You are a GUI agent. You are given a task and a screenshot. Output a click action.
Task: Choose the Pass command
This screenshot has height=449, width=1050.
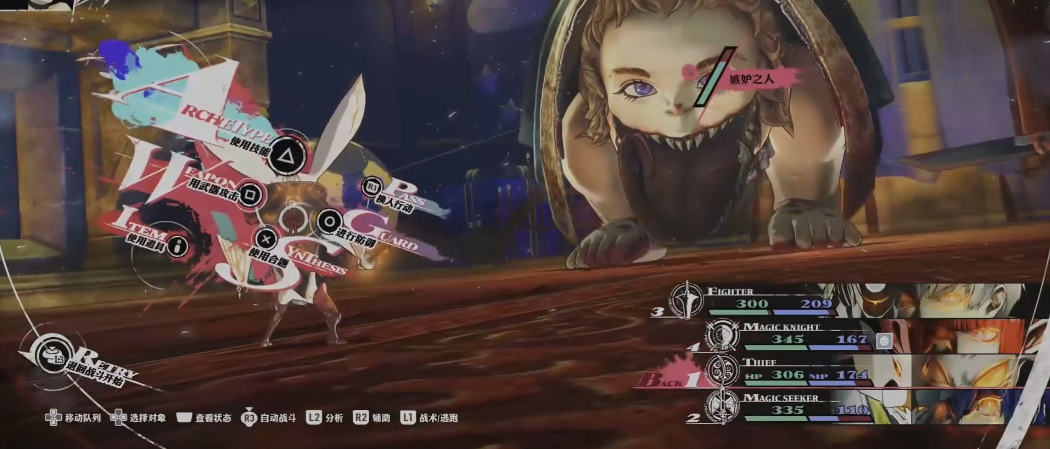pos(372,185)
